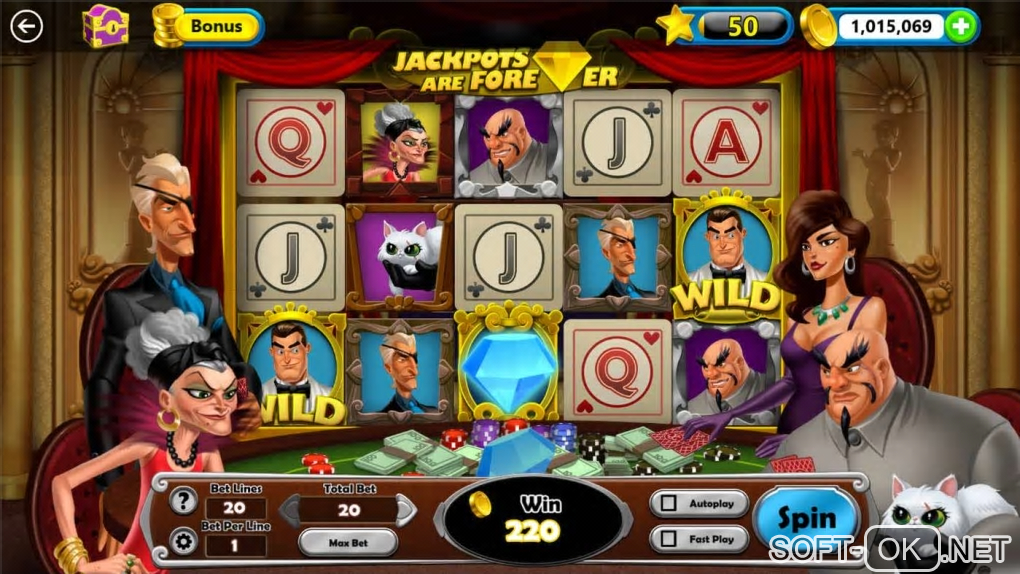This screenshot has height=574, width=1020.
Task: Open the question mark help button
Action: (x=183, y=502)
